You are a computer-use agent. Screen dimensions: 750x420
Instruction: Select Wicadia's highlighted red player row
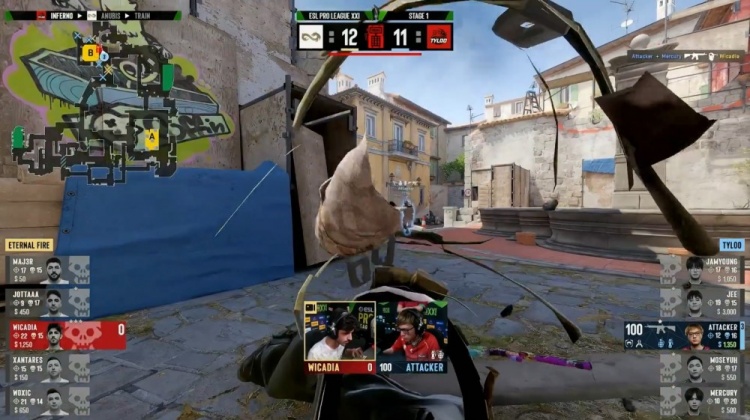click(x=64, y=335)
